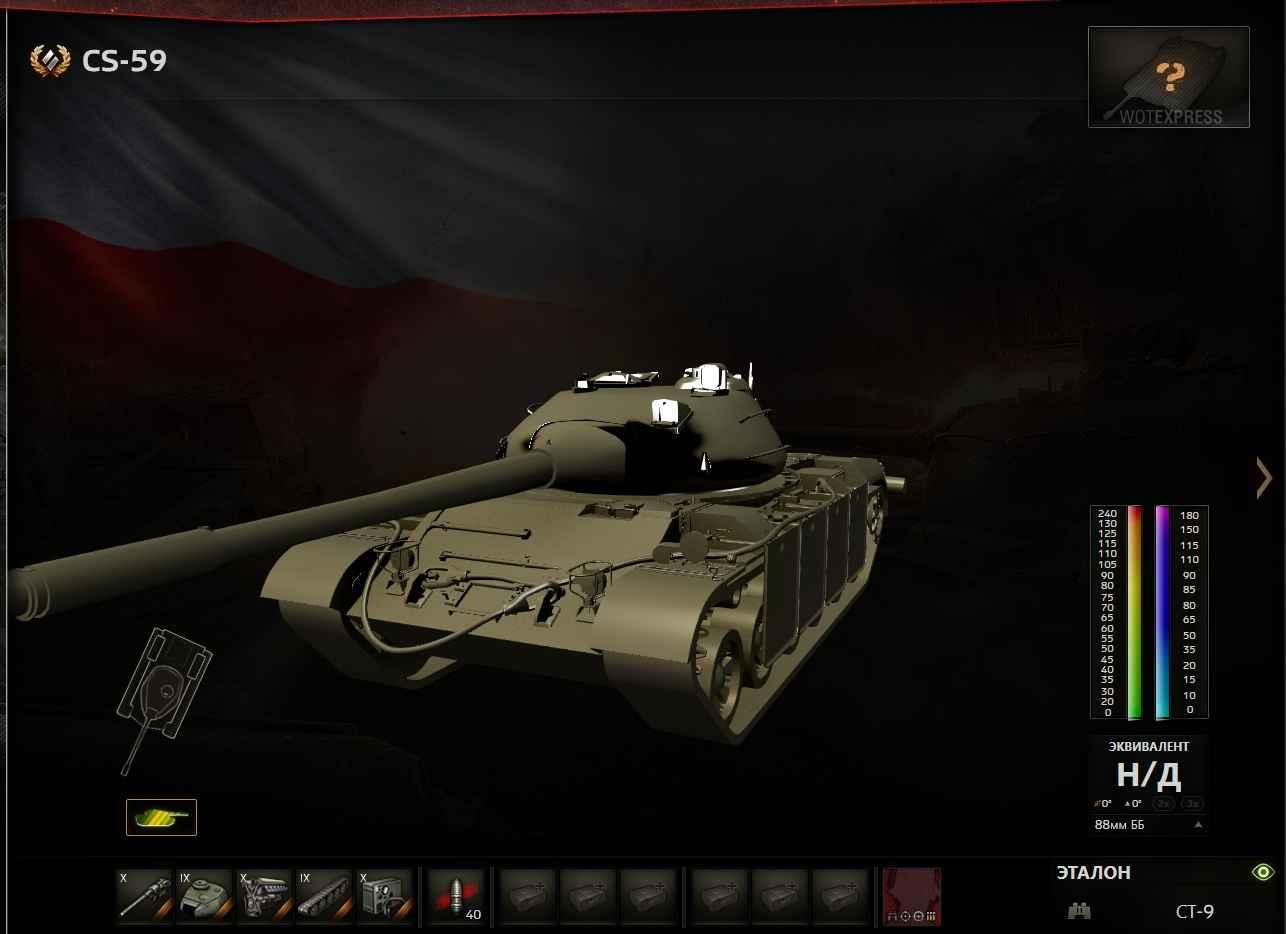Enable the 2x armor multiplier button
Image resolution: width=1286 pixels, height=934 pixels.
[1162, 803]
